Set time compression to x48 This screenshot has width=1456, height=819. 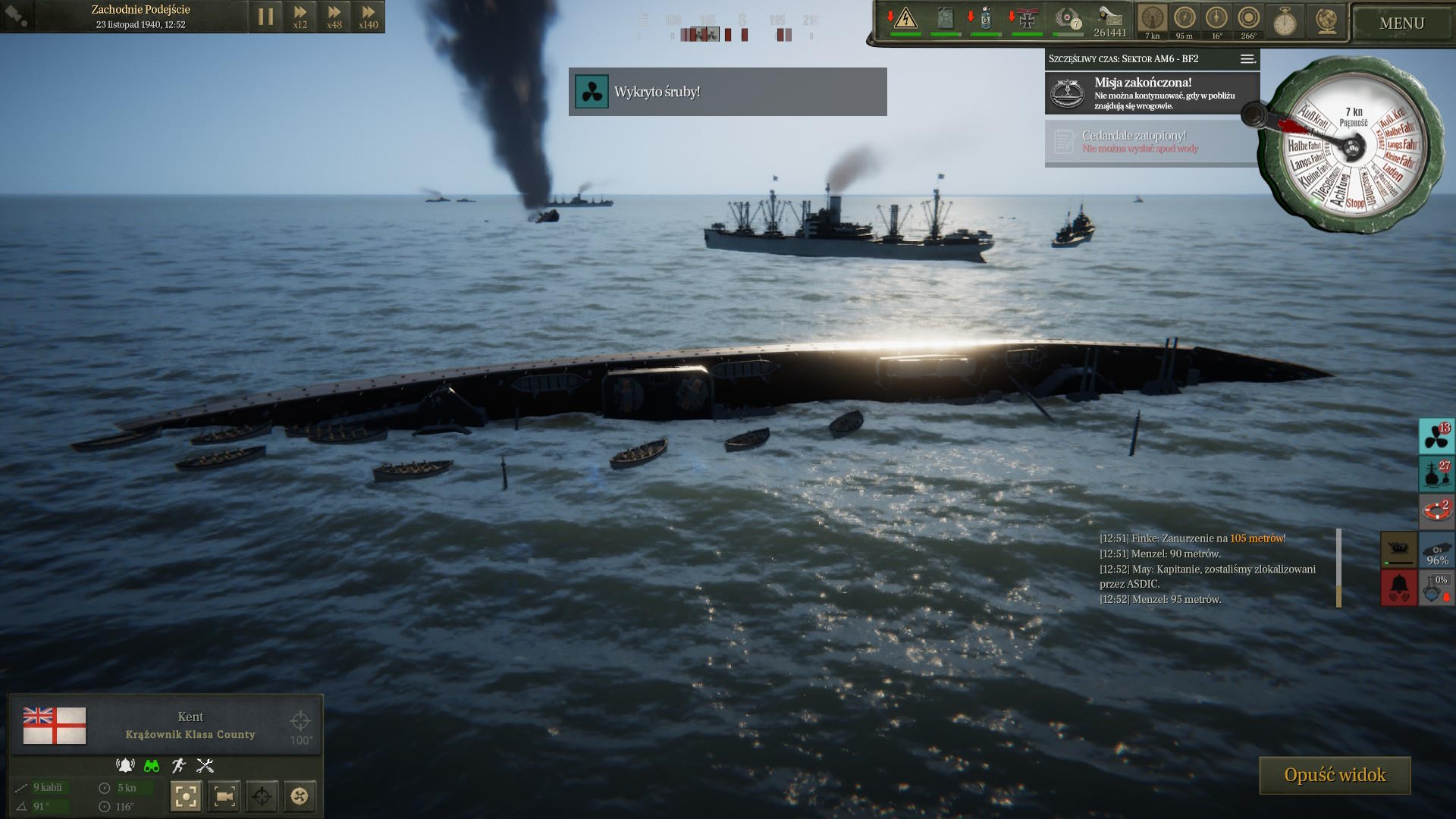coord(334,17)
